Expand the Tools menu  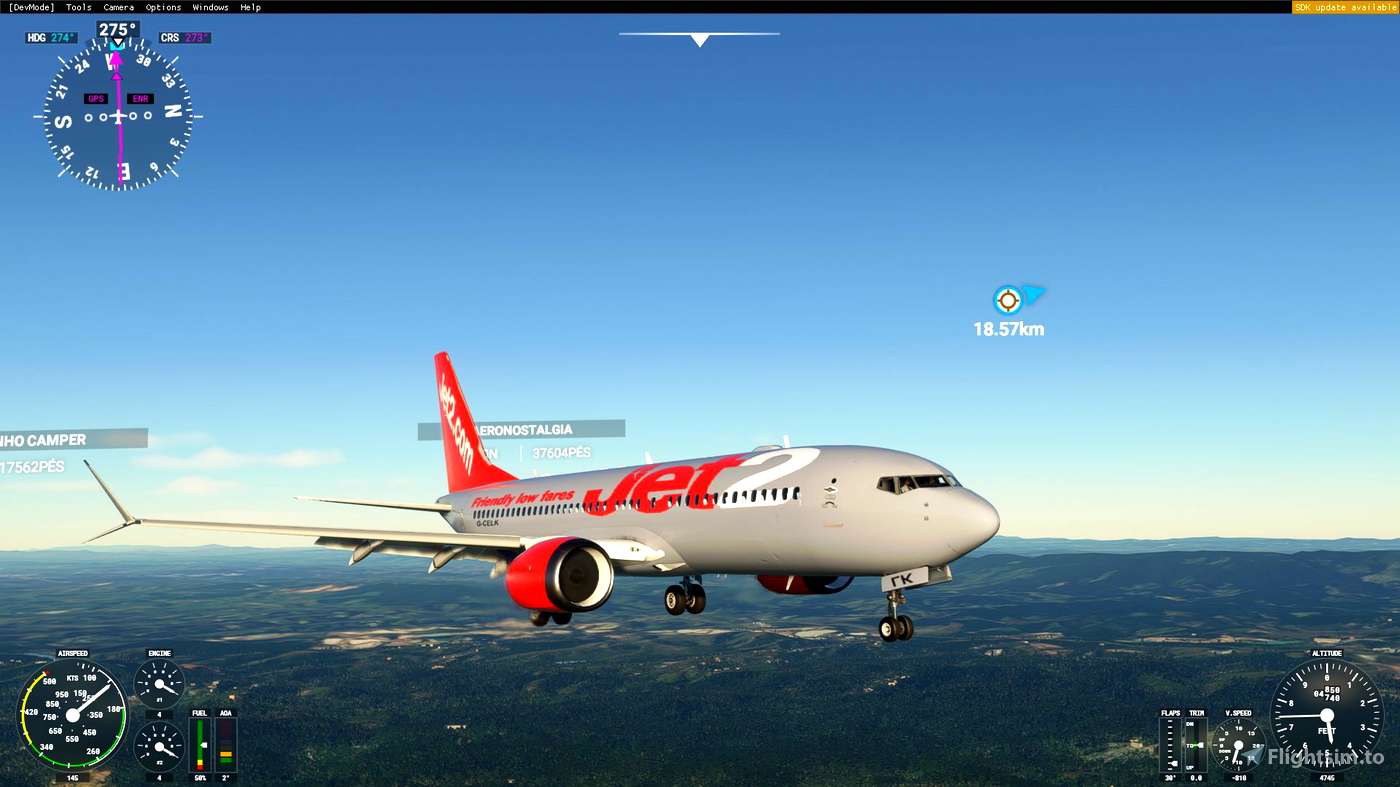click(77, 6)
